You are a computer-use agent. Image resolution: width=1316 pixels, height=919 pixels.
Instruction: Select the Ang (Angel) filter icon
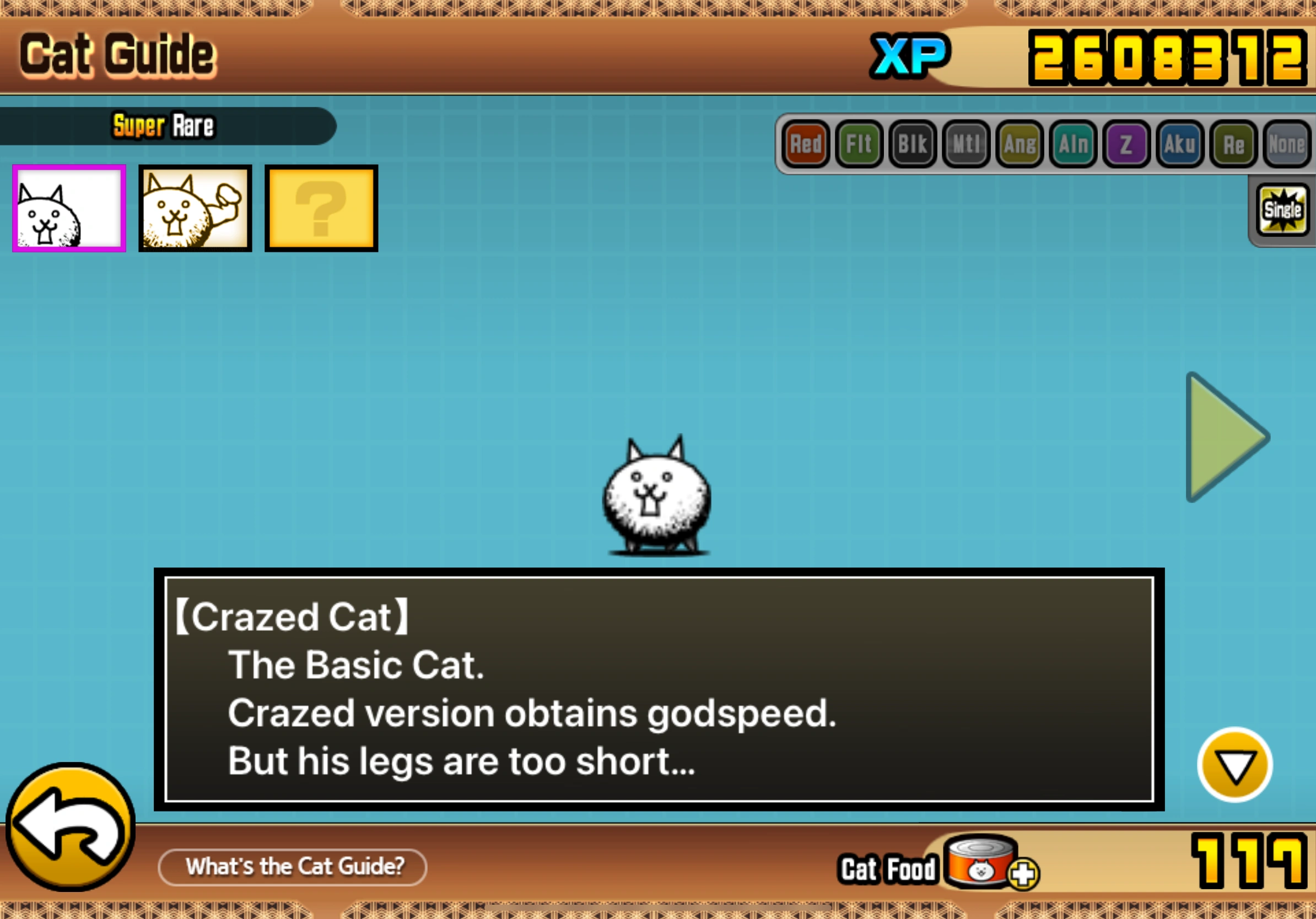coord(1019,144)
